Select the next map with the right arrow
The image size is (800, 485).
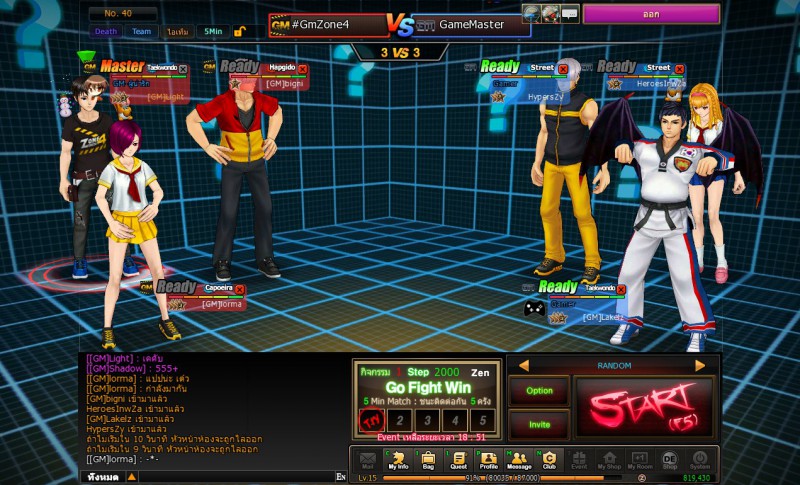700,366
